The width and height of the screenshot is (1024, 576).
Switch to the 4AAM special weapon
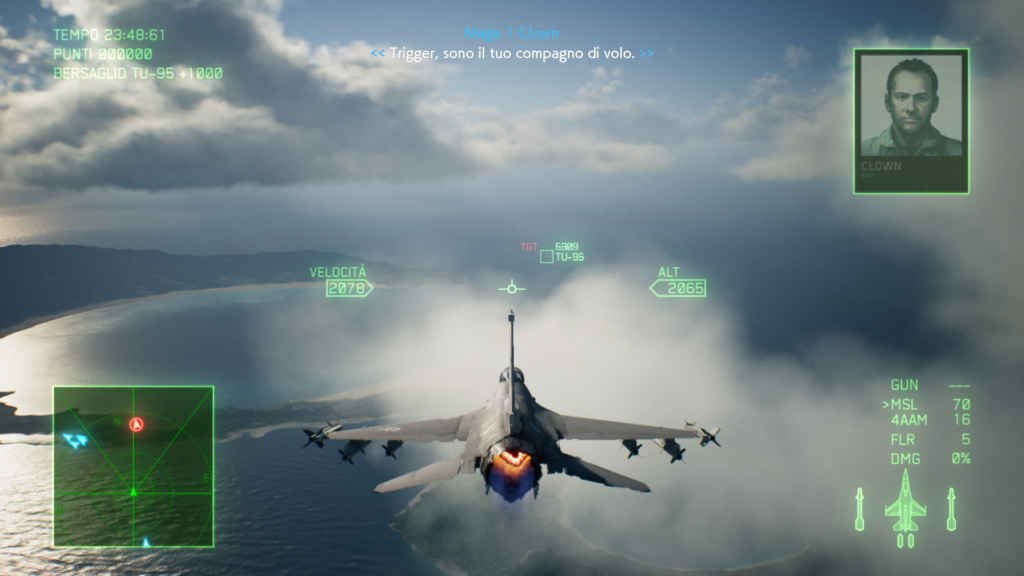(x=928, y=421)
